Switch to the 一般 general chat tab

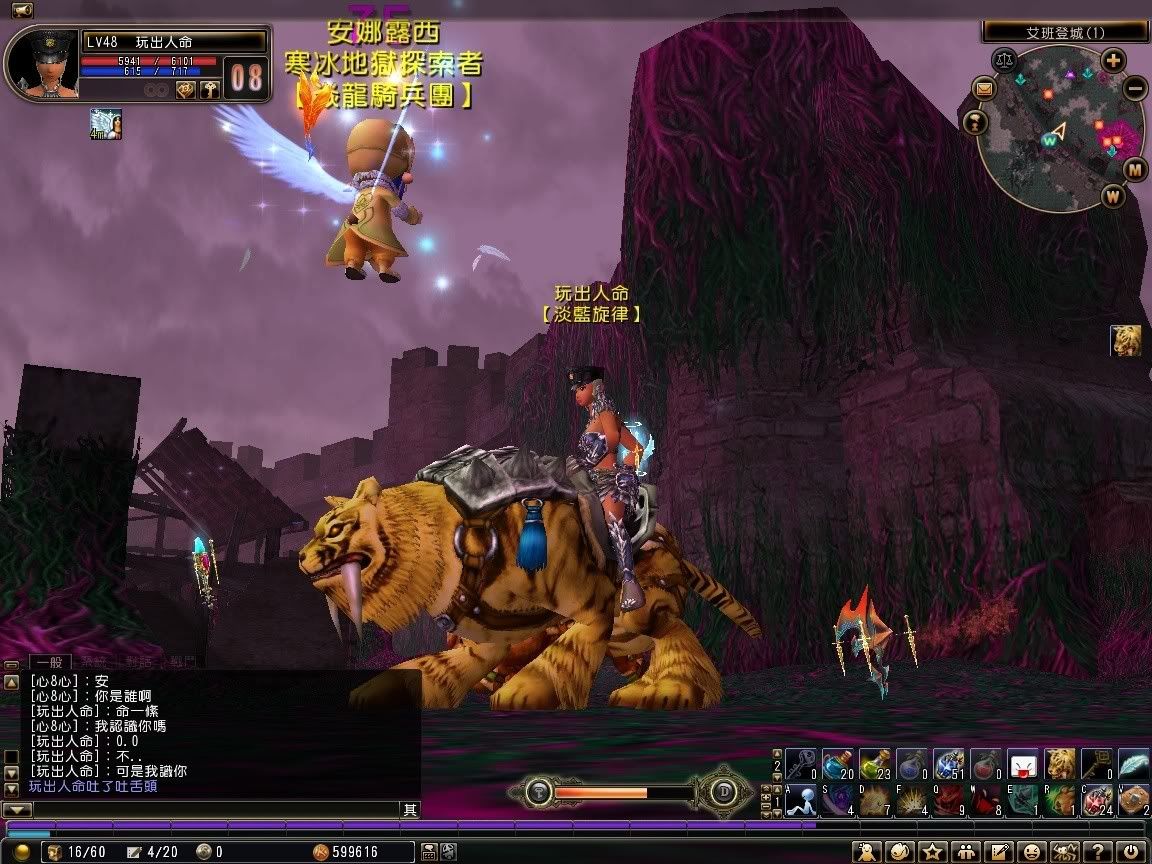pyautogui.click(x=50, y=662)
